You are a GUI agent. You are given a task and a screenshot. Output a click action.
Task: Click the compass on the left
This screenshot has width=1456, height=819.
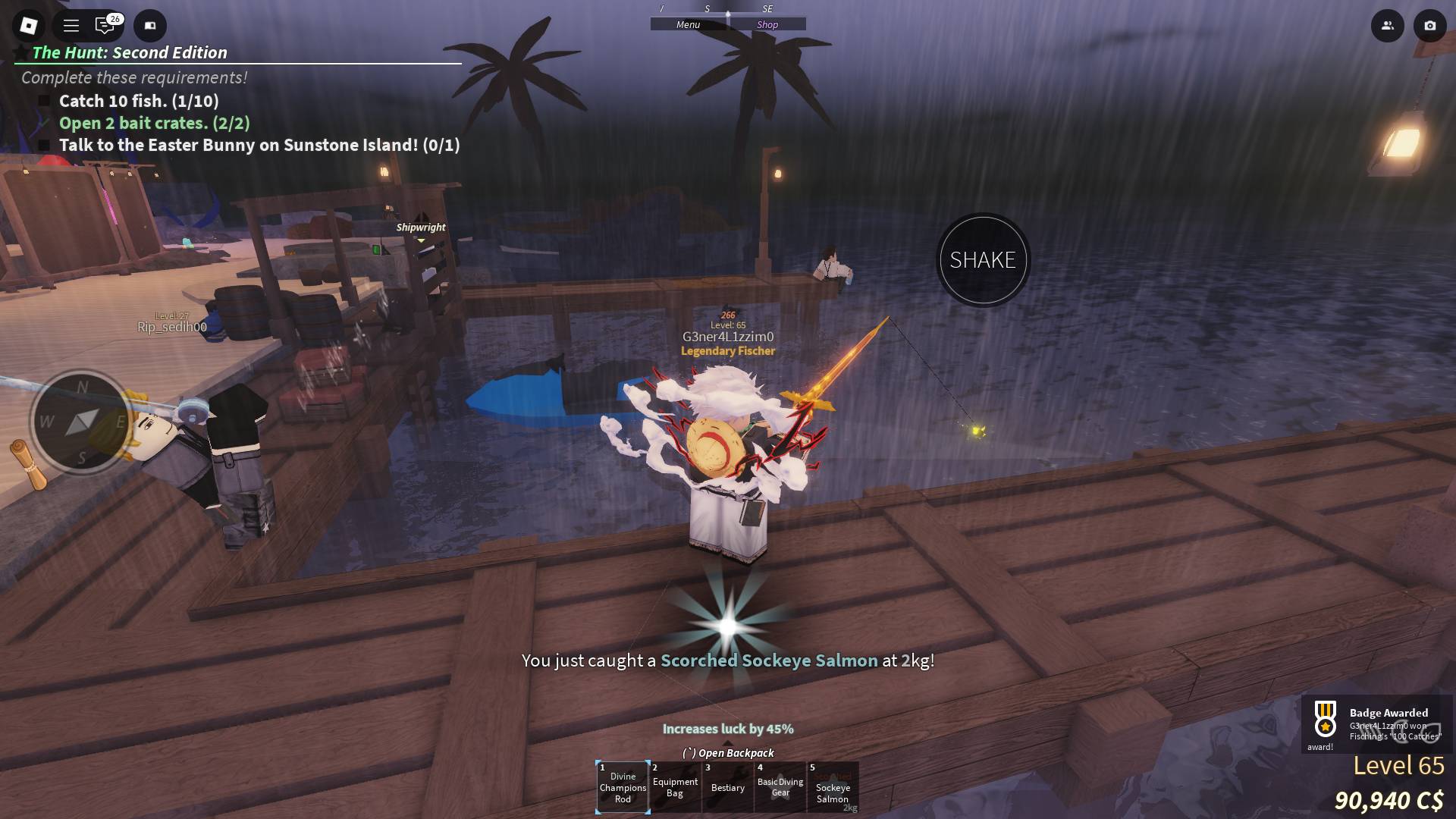pyautogui.click(x=81, y=421)
